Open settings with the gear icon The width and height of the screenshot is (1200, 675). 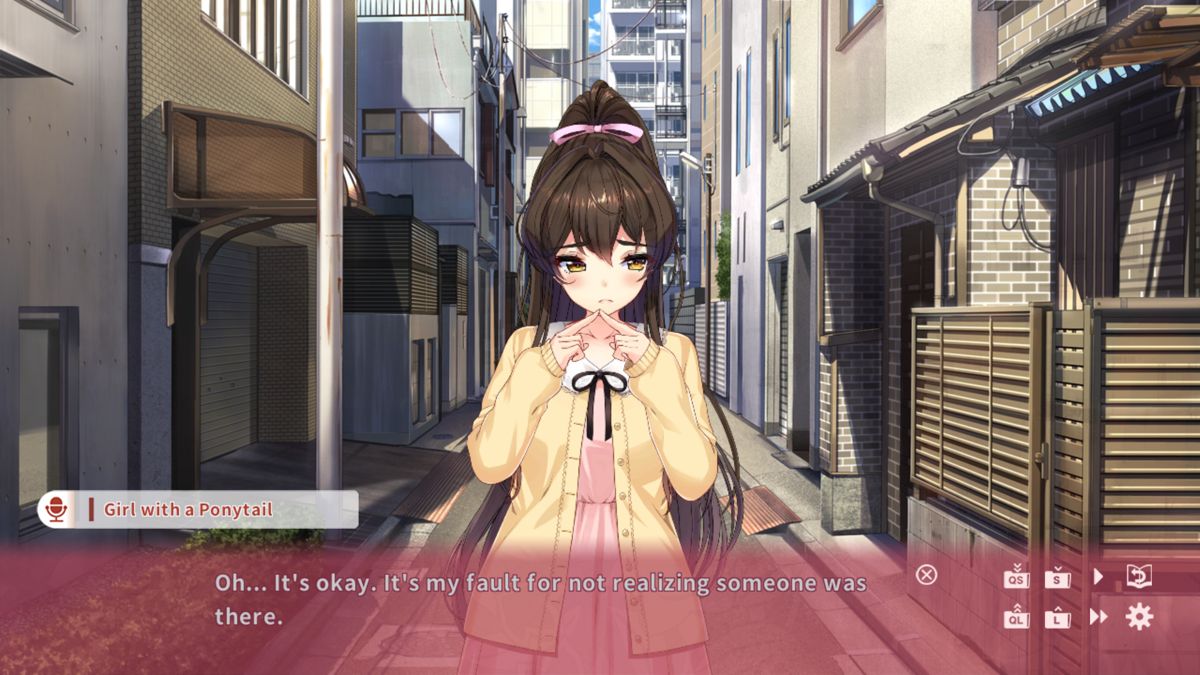pyautogui.click(x=1139, y=617)
